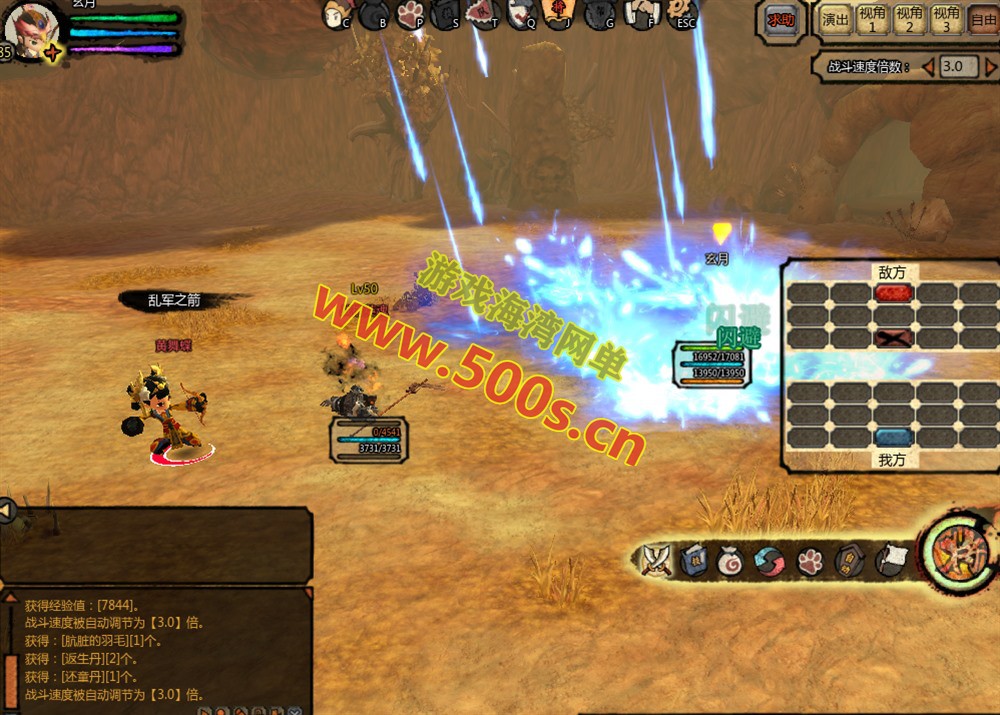Switch to 视角 3 camera view

946,19
